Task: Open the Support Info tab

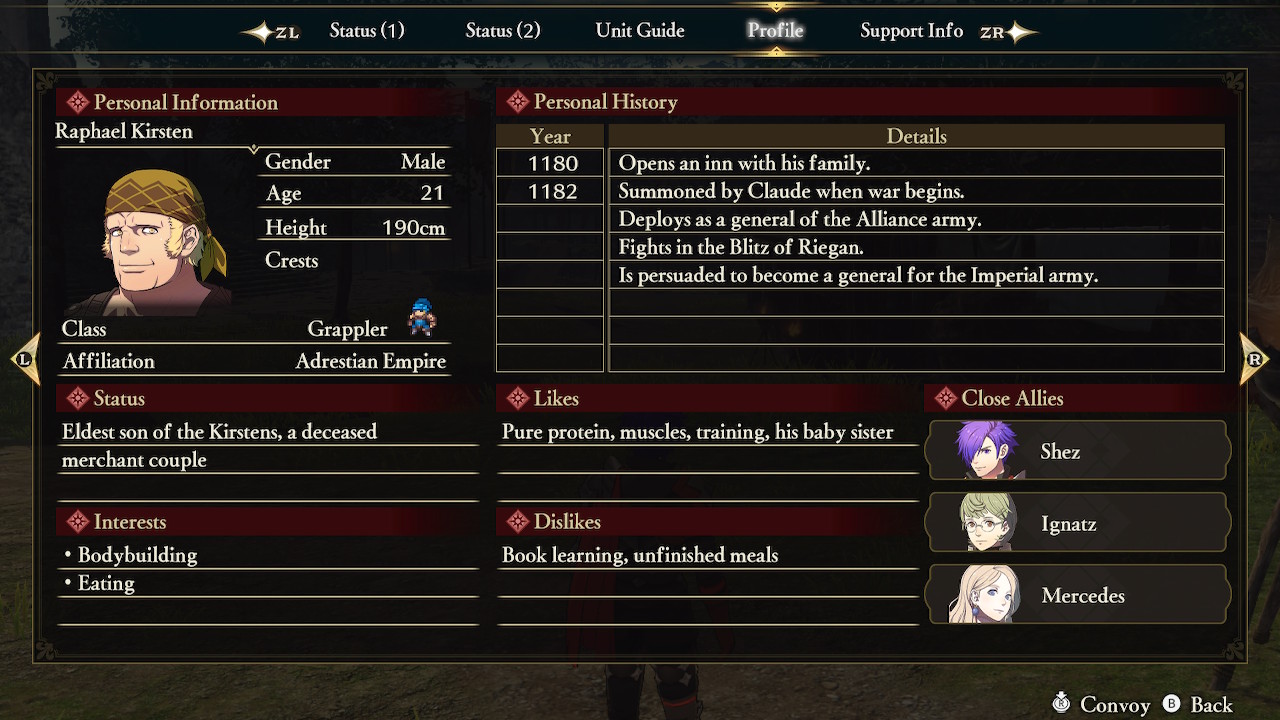Action: tap(911, 30)
